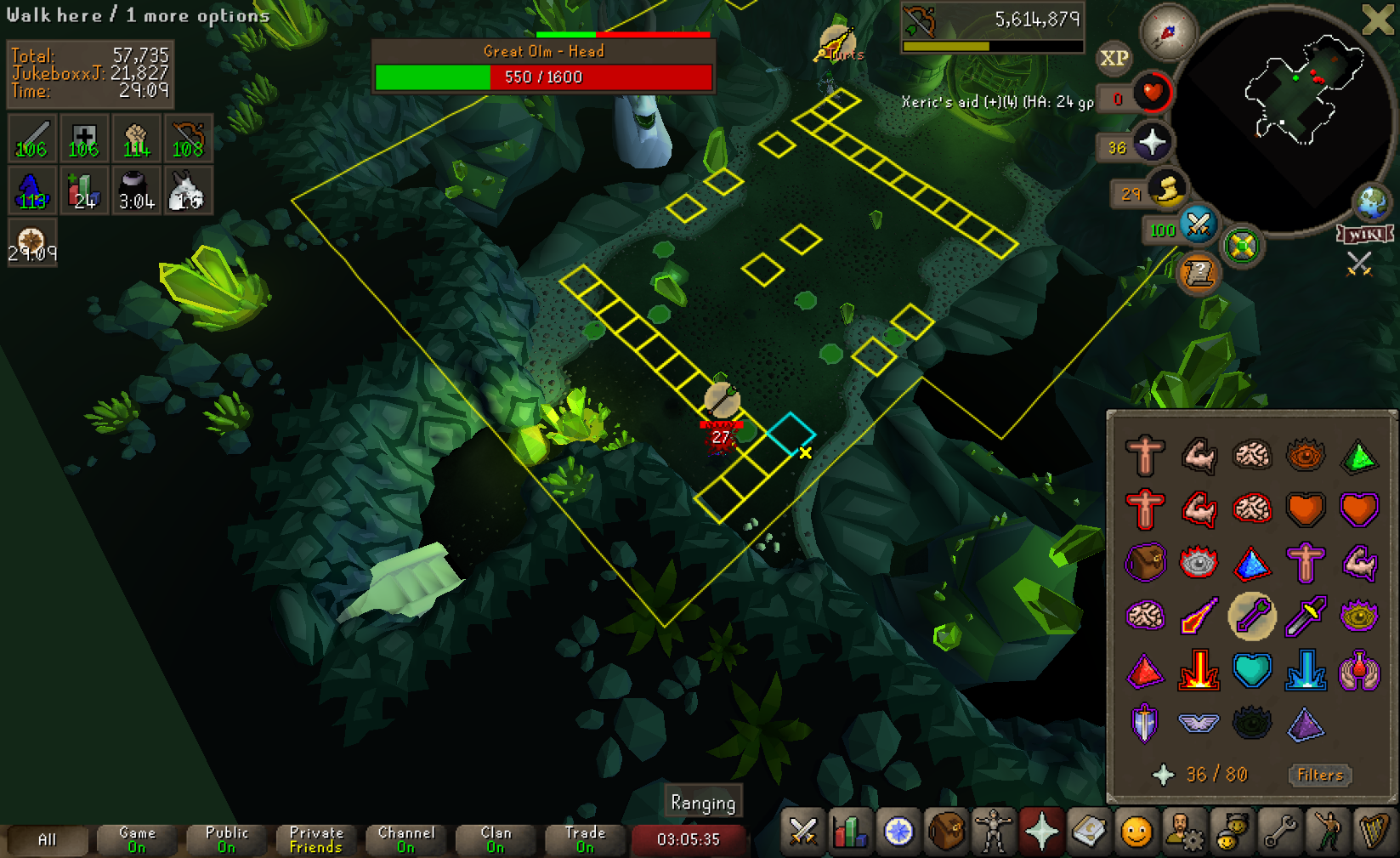This screenshot has height=858, width=1400.
Task: Activate the Protect from Melee prayer
Action: click(1305, 617)
